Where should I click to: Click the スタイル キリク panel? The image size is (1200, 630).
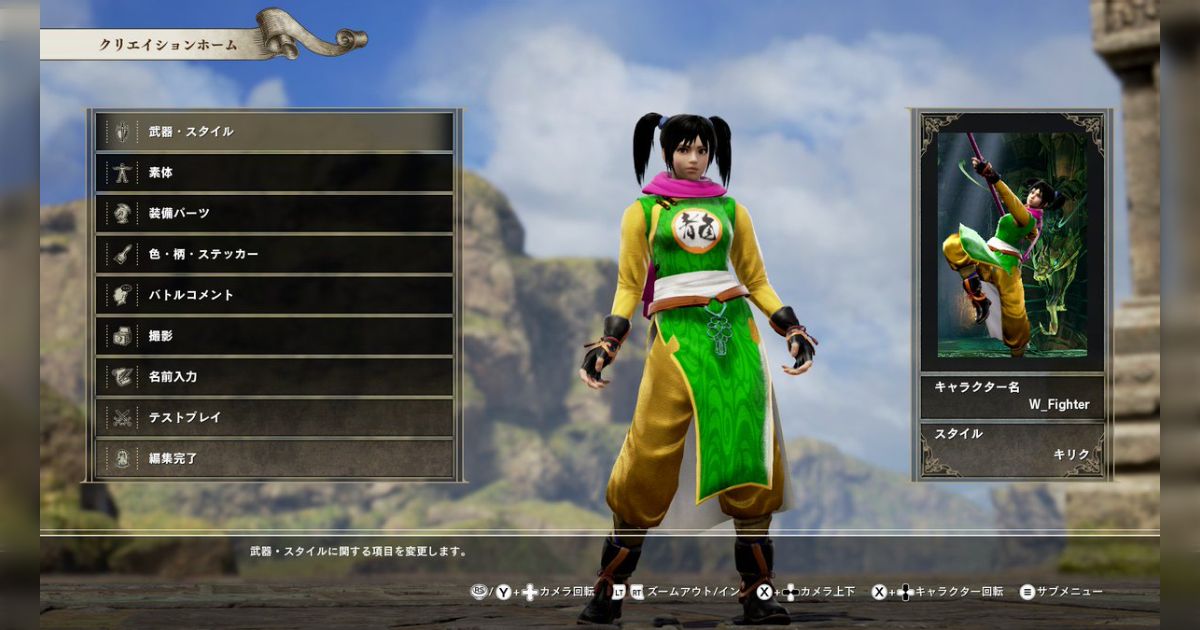(1011, 445)
